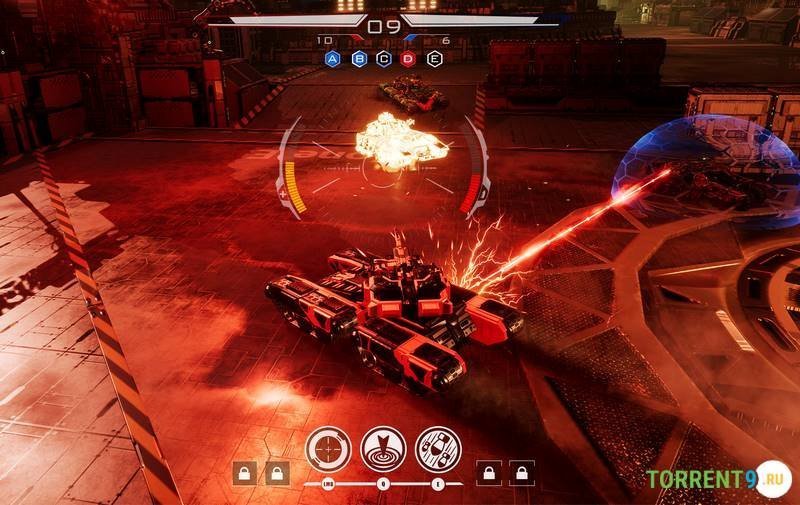This screenshot has width=800, height=505.
Task: Select the red capture point D marker
Action: coord(408,59)
